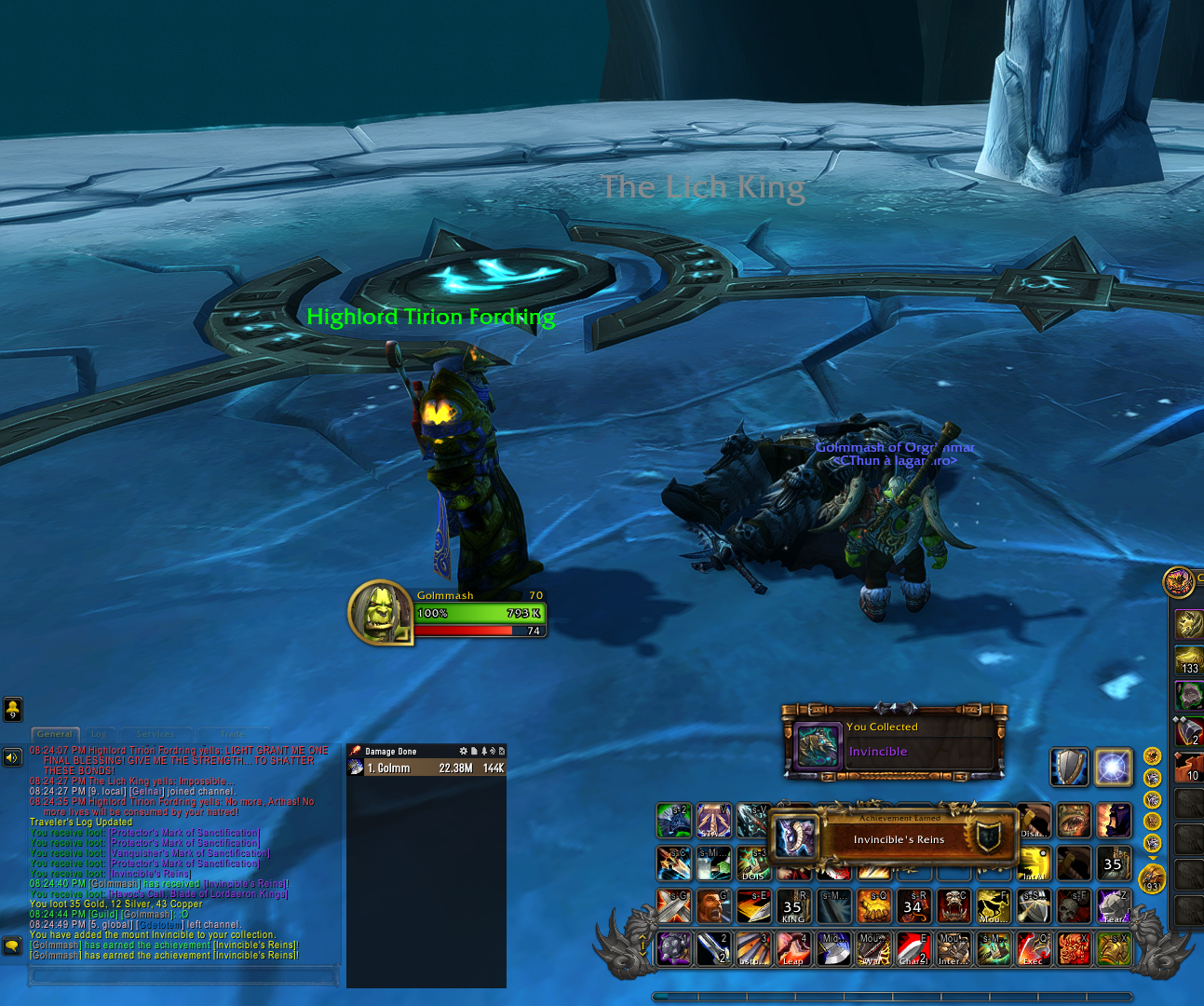The height and width of the screenshot is (1006, 1204).
Task: Use the Exec ability bound to Q
Action: pos(1034,949)
